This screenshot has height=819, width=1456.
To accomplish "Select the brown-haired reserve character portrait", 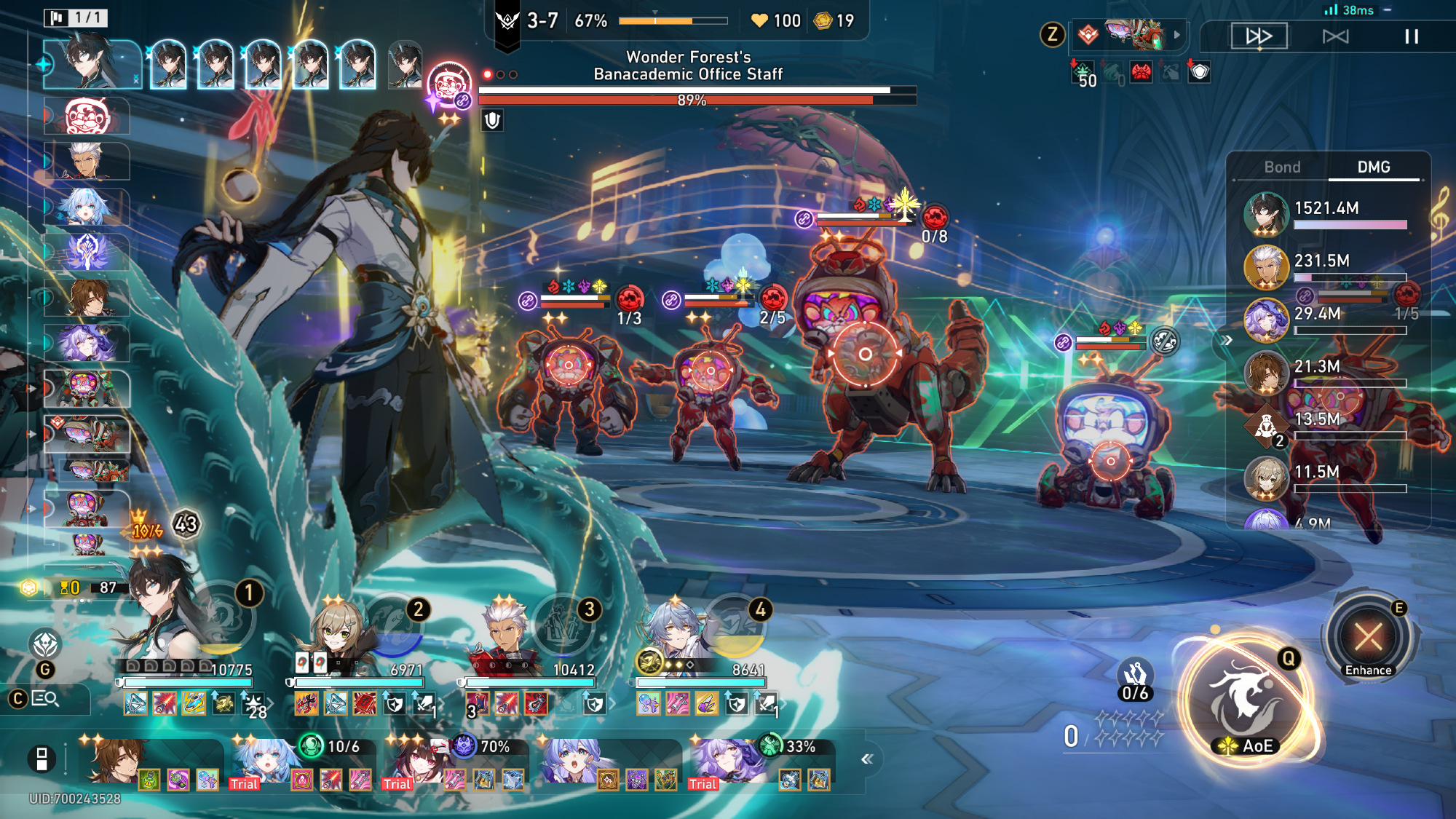I will click(115, 761).
